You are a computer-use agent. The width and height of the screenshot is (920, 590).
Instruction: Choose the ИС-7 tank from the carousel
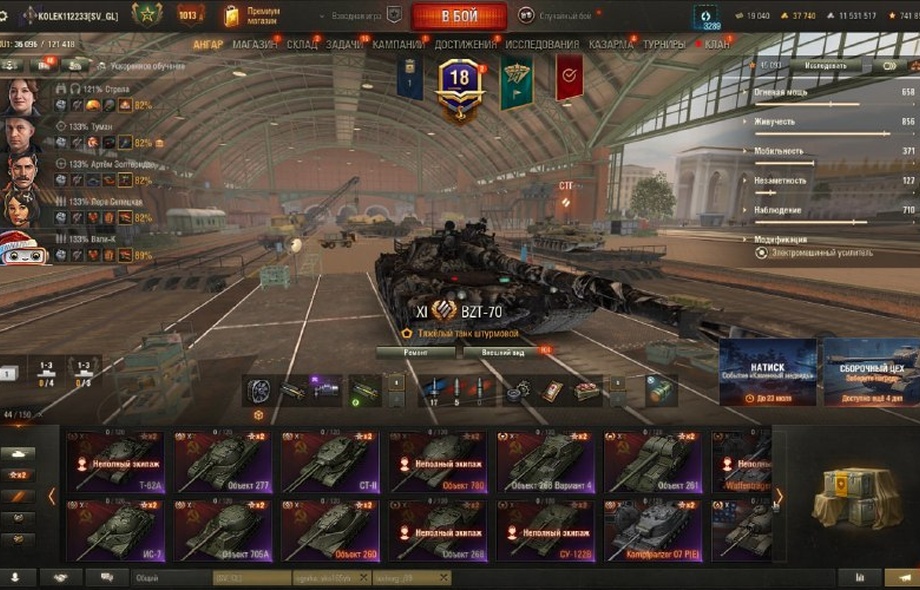(x=117, y=530)
